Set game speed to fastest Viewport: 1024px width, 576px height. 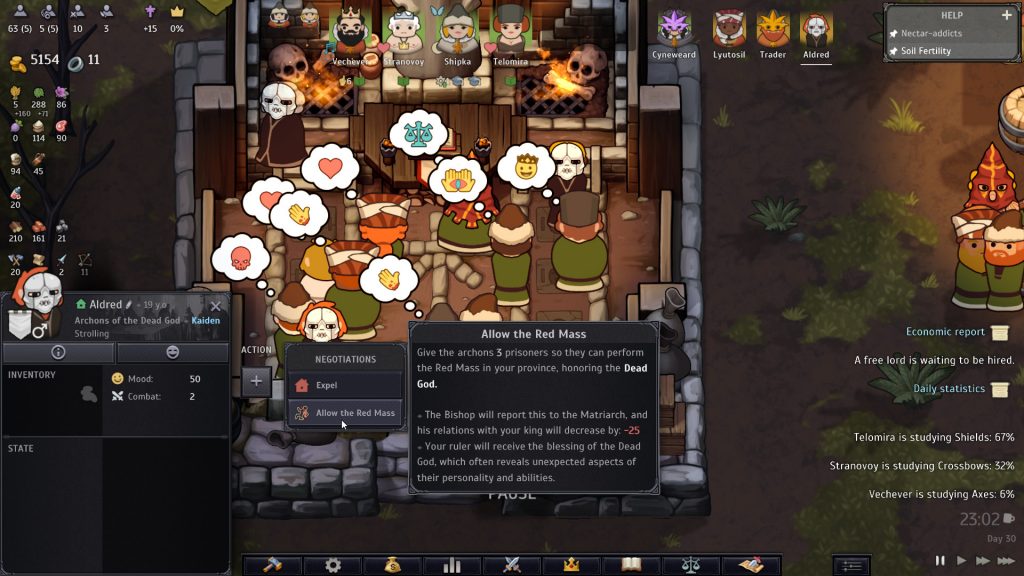pyautogui.click(x=1006, y=561)
